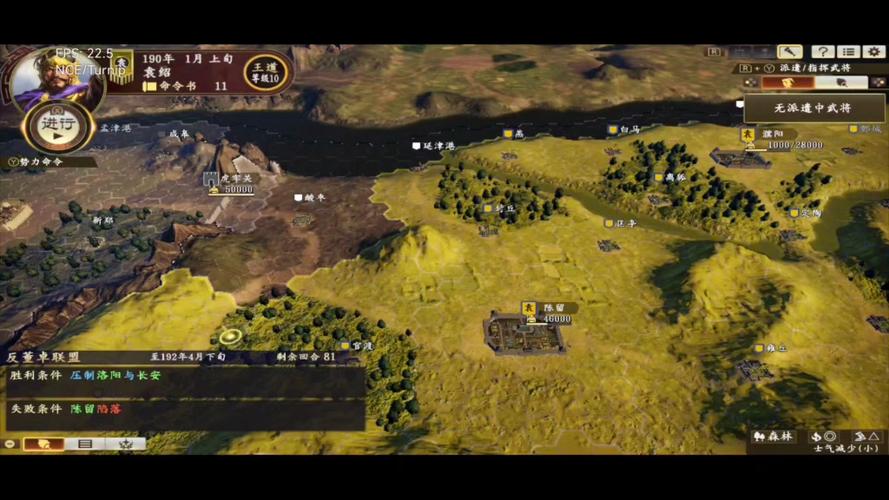Select the hammer tool button
This screenshot has height=500, width=889.
pyautogui.click(x=790, y=52)
